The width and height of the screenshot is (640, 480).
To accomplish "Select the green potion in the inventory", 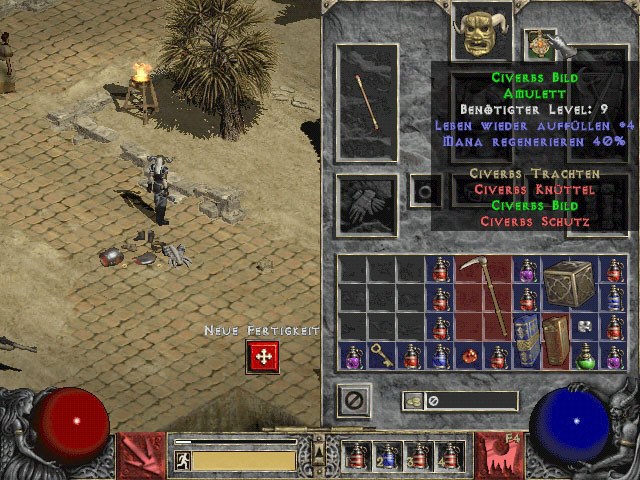I will tap(585, 355).
